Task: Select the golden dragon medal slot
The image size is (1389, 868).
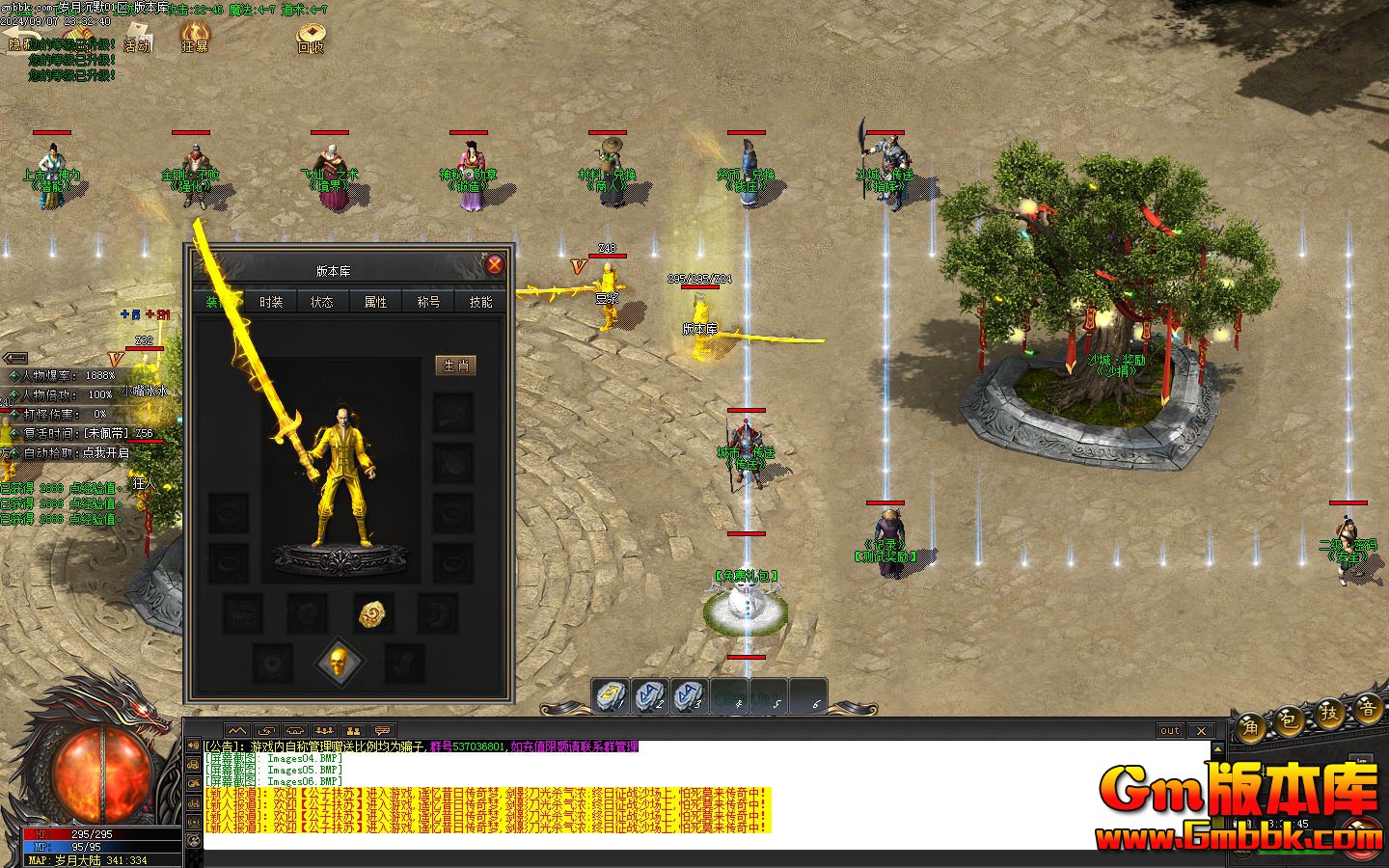Action: 376,611
